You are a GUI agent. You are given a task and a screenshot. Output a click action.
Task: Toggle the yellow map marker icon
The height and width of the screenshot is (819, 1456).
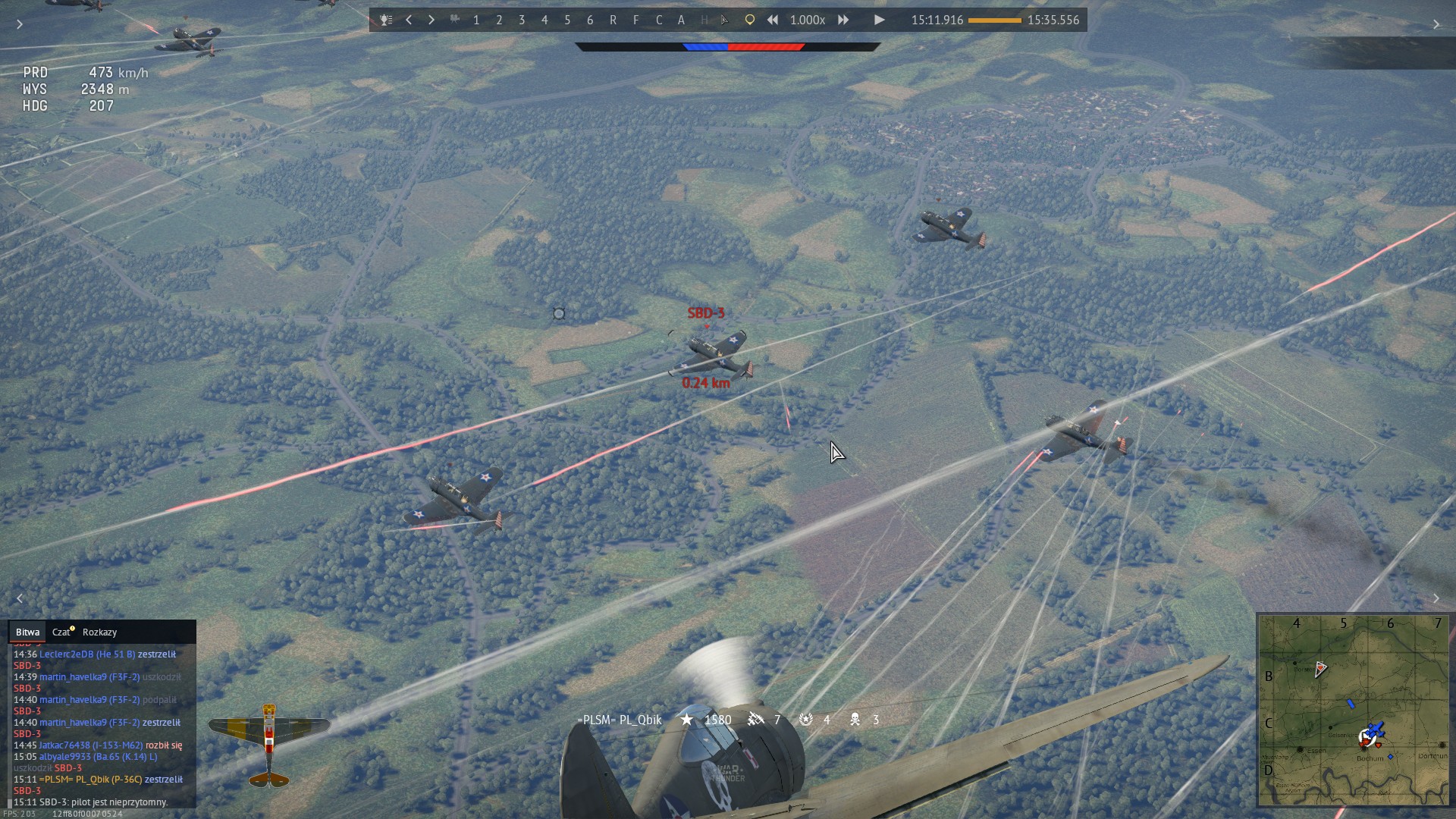click(x=749, y=20)
